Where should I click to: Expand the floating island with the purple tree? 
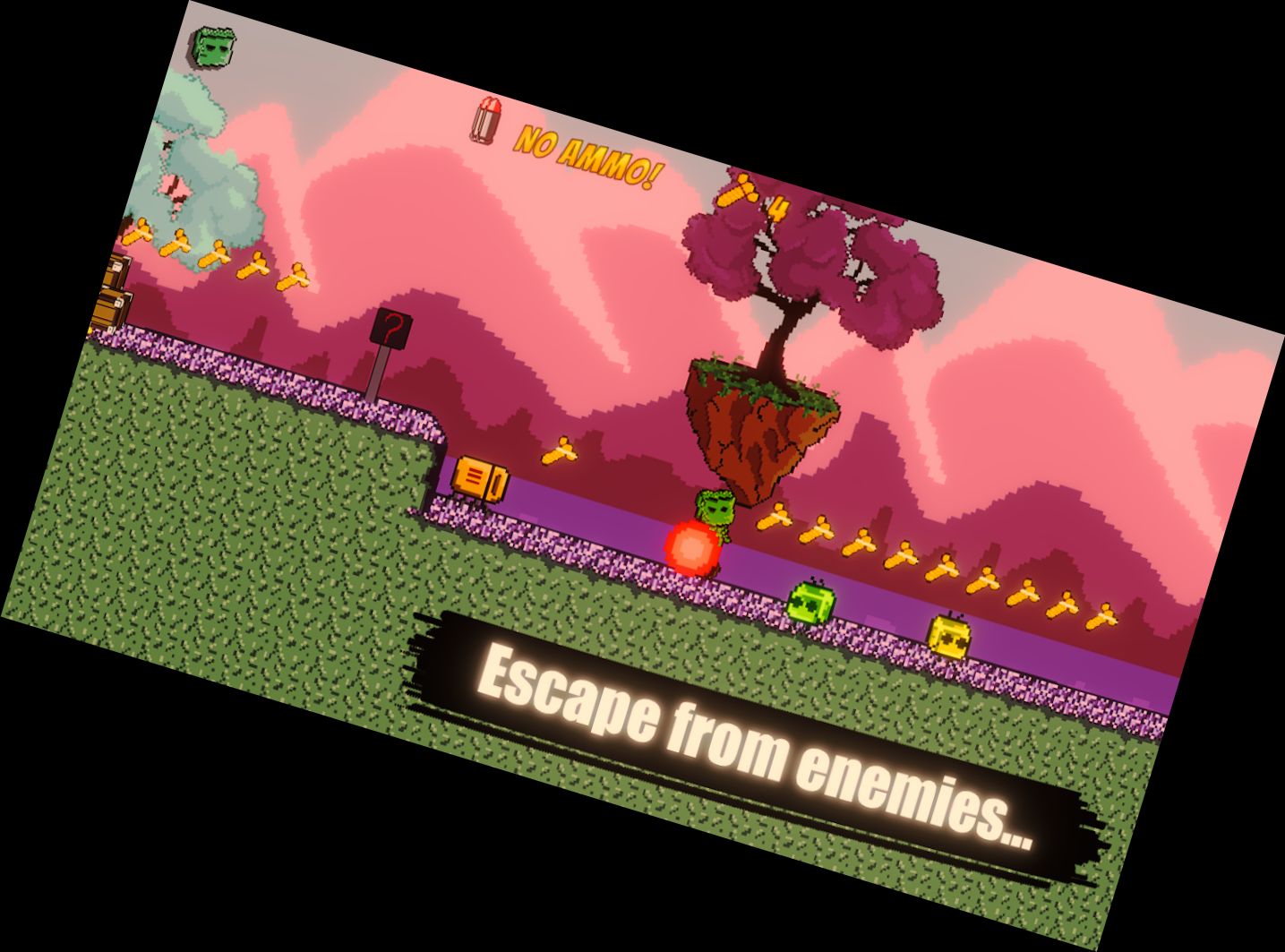coord(766,421)
